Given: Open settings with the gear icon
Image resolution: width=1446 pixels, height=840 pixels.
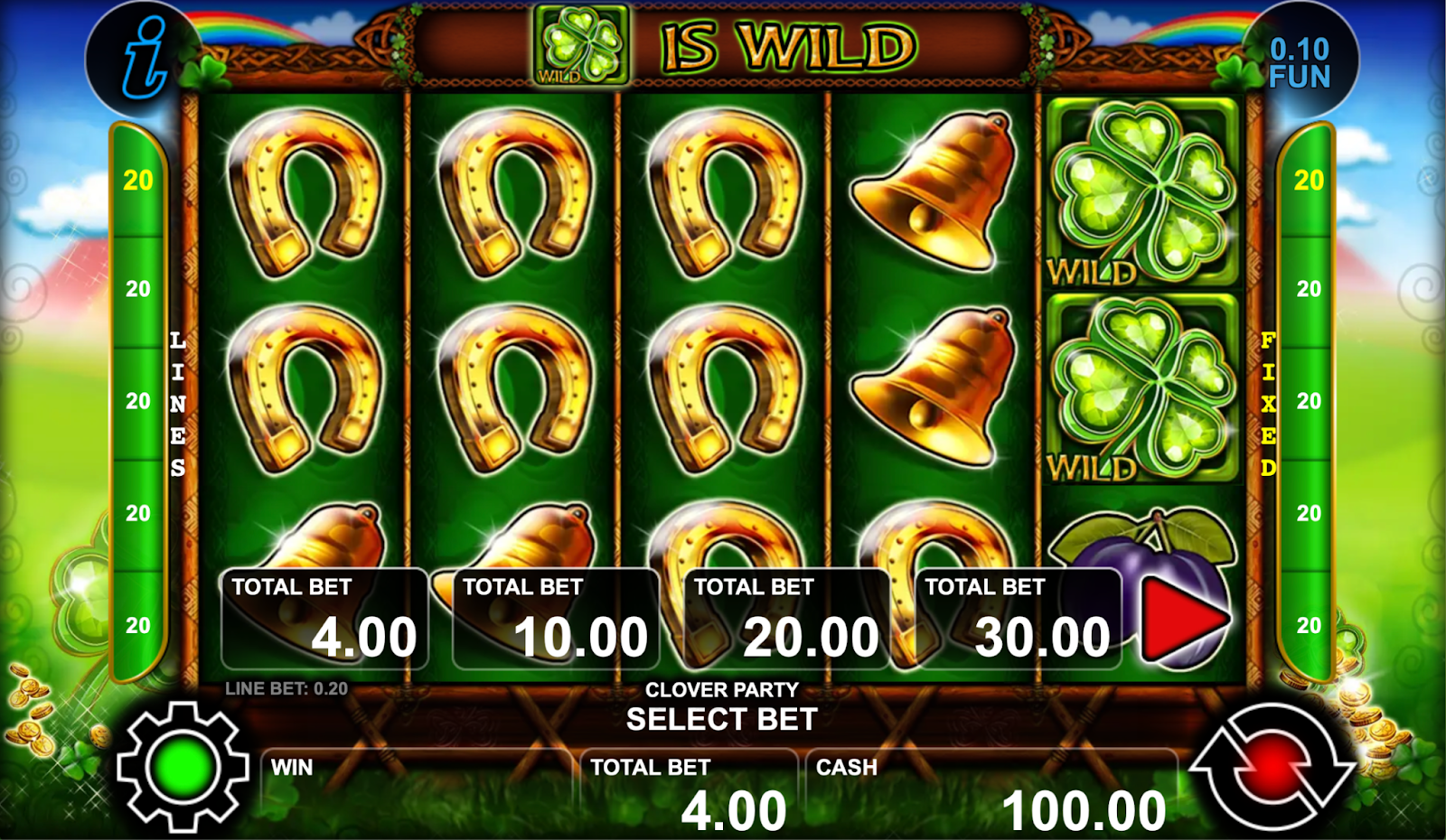Looking at the screenshot, I should click(183, 766).
